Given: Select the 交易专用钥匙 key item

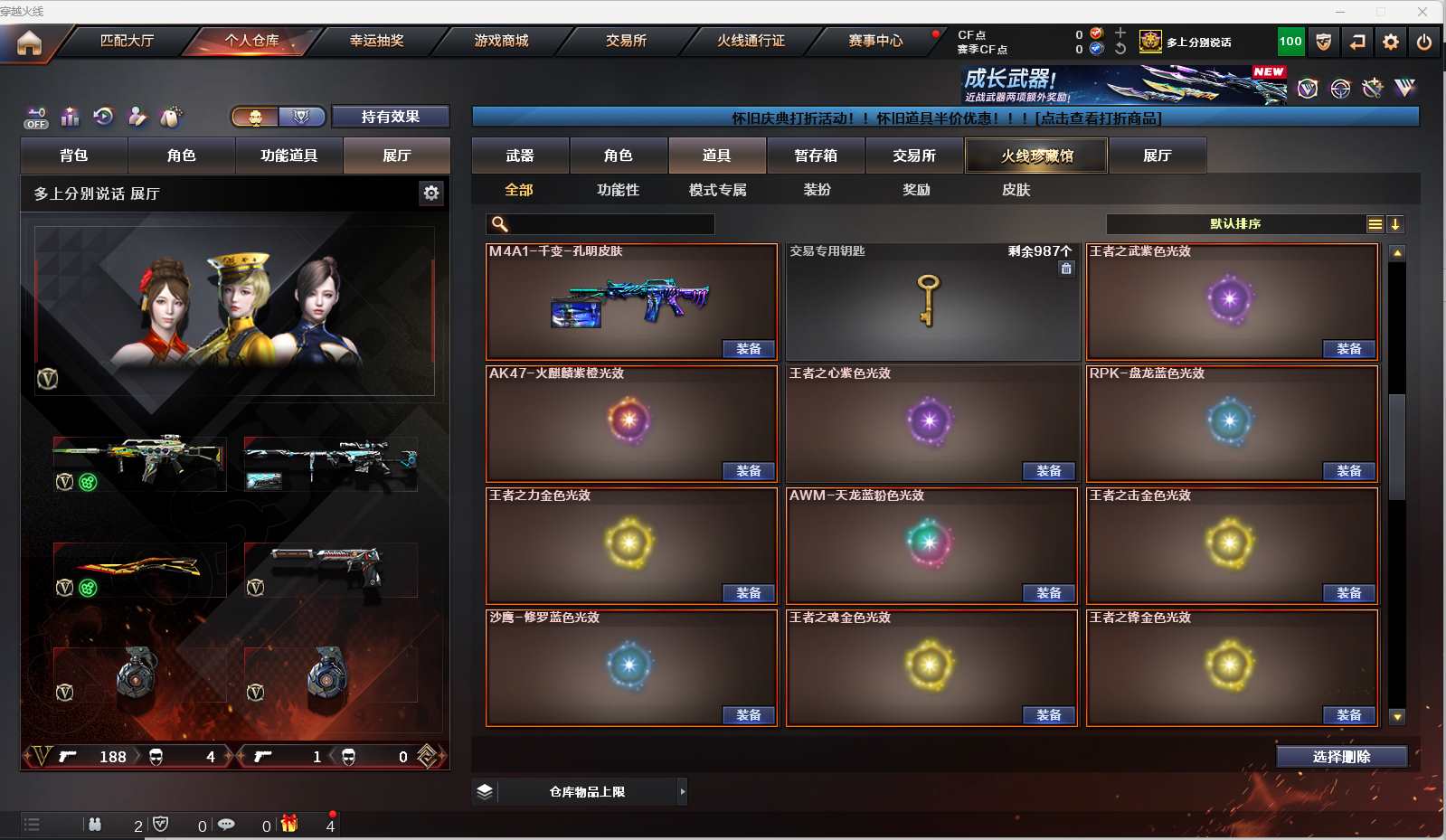Looking at the screenshot, I should (x=931, y=301).
